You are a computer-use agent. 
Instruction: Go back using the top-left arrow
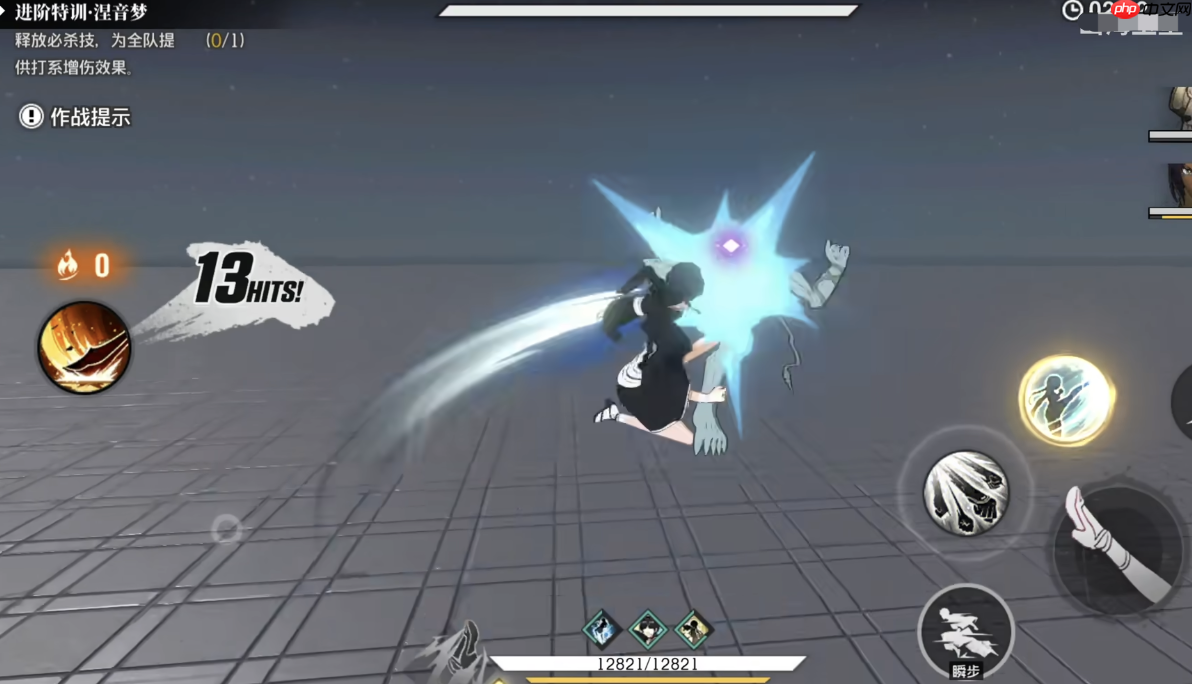click(5, 12)
